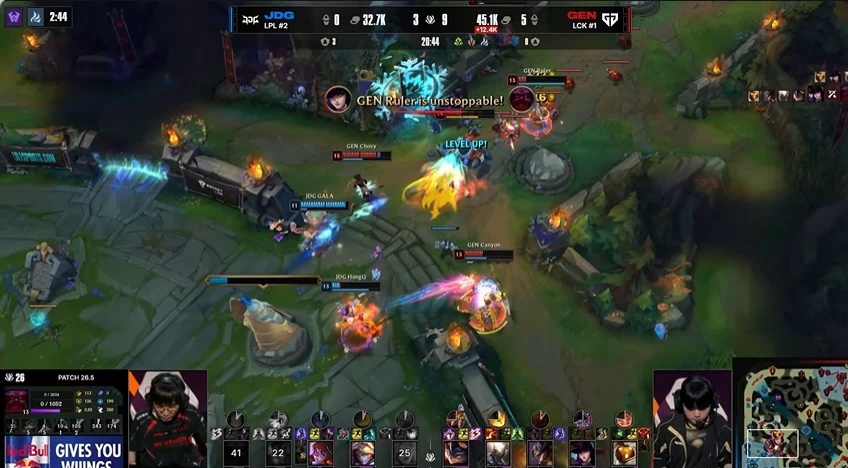
Task: Click the Baron buff timer icon
Action: coord(14,17)
